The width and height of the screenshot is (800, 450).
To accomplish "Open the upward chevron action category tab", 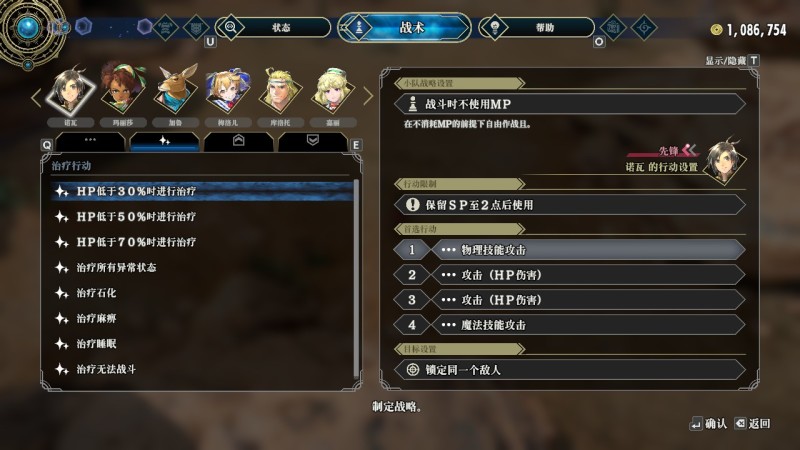I will [x=239, y=142].
